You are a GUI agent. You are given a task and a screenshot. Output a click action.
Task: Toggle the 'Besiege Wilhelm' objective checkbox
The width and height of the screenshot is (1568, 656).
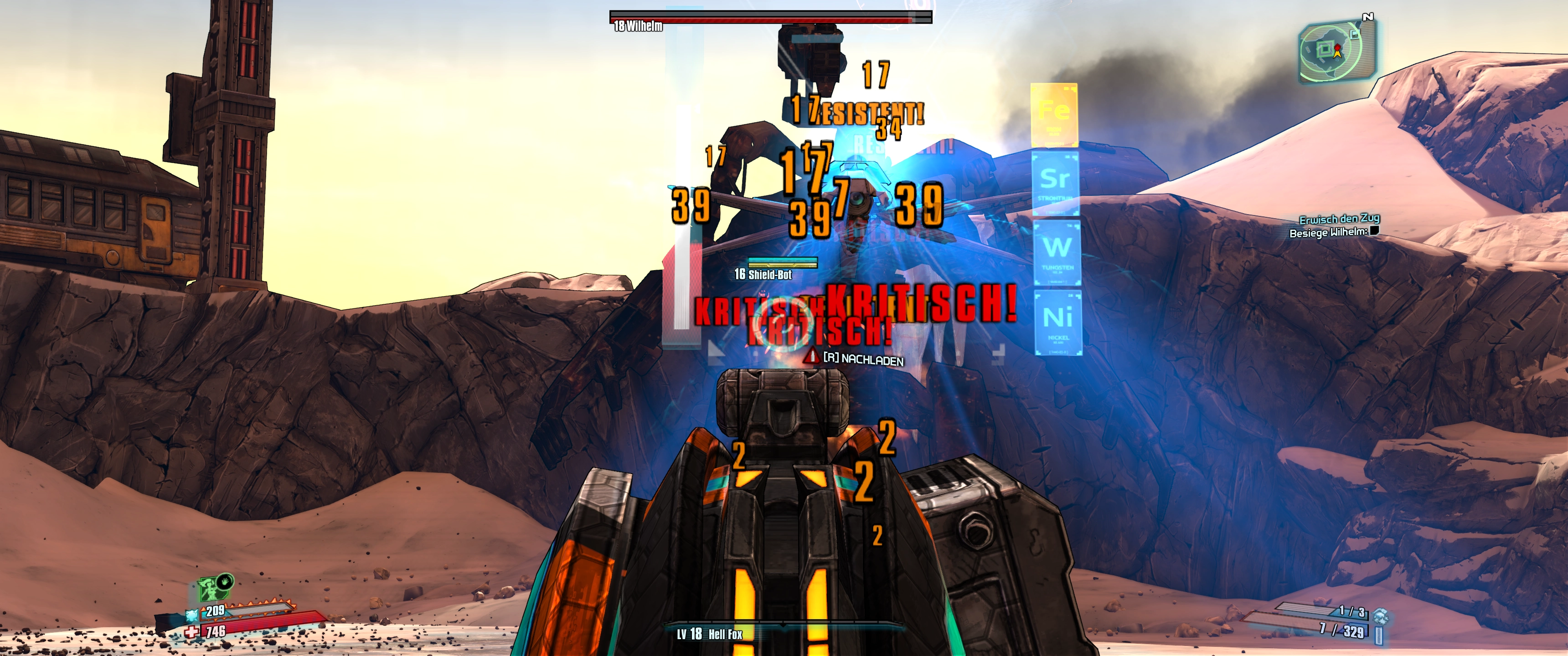[x=1374, y=231]
